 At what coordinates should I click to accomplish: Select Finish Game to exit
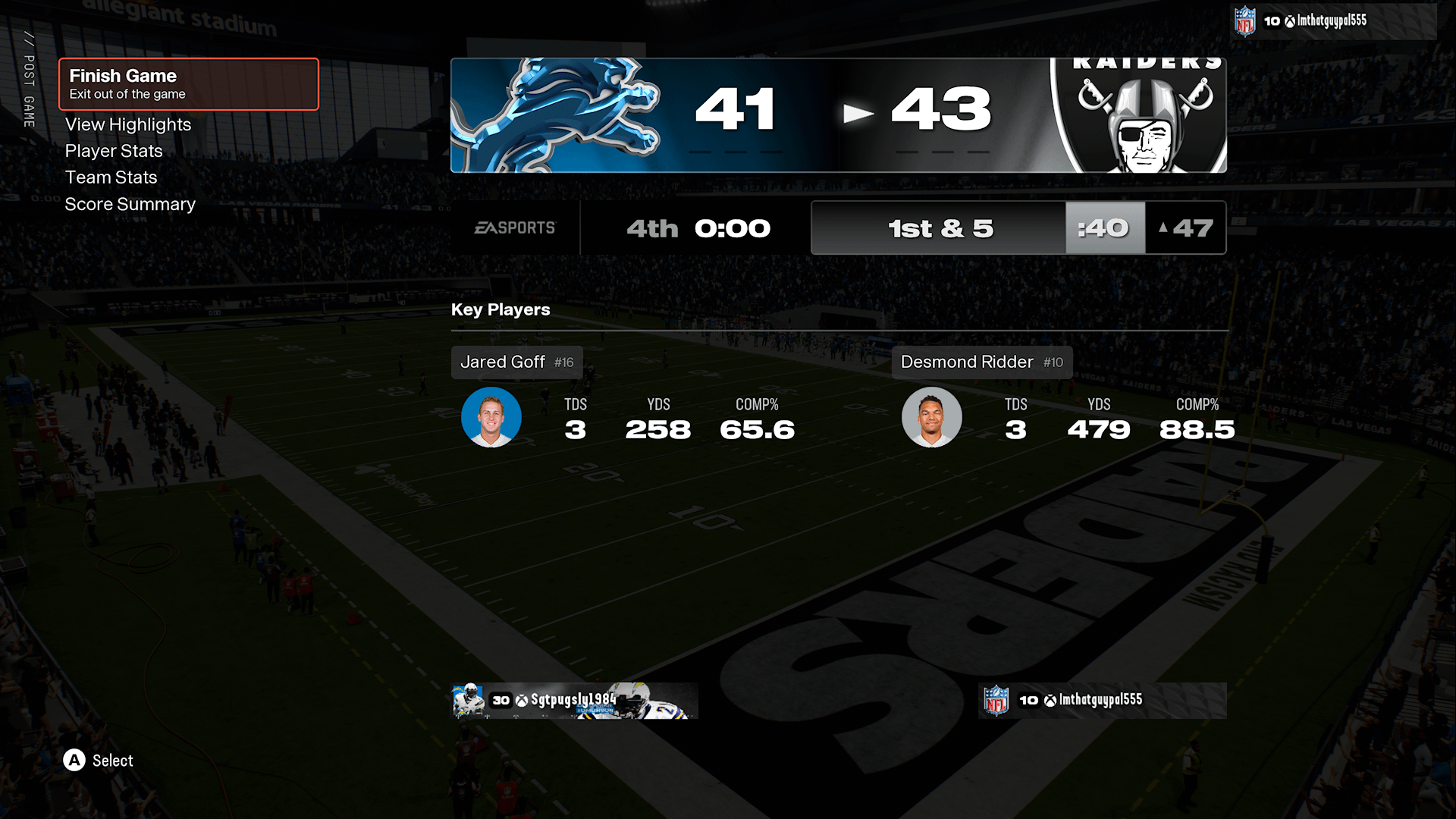189,84
